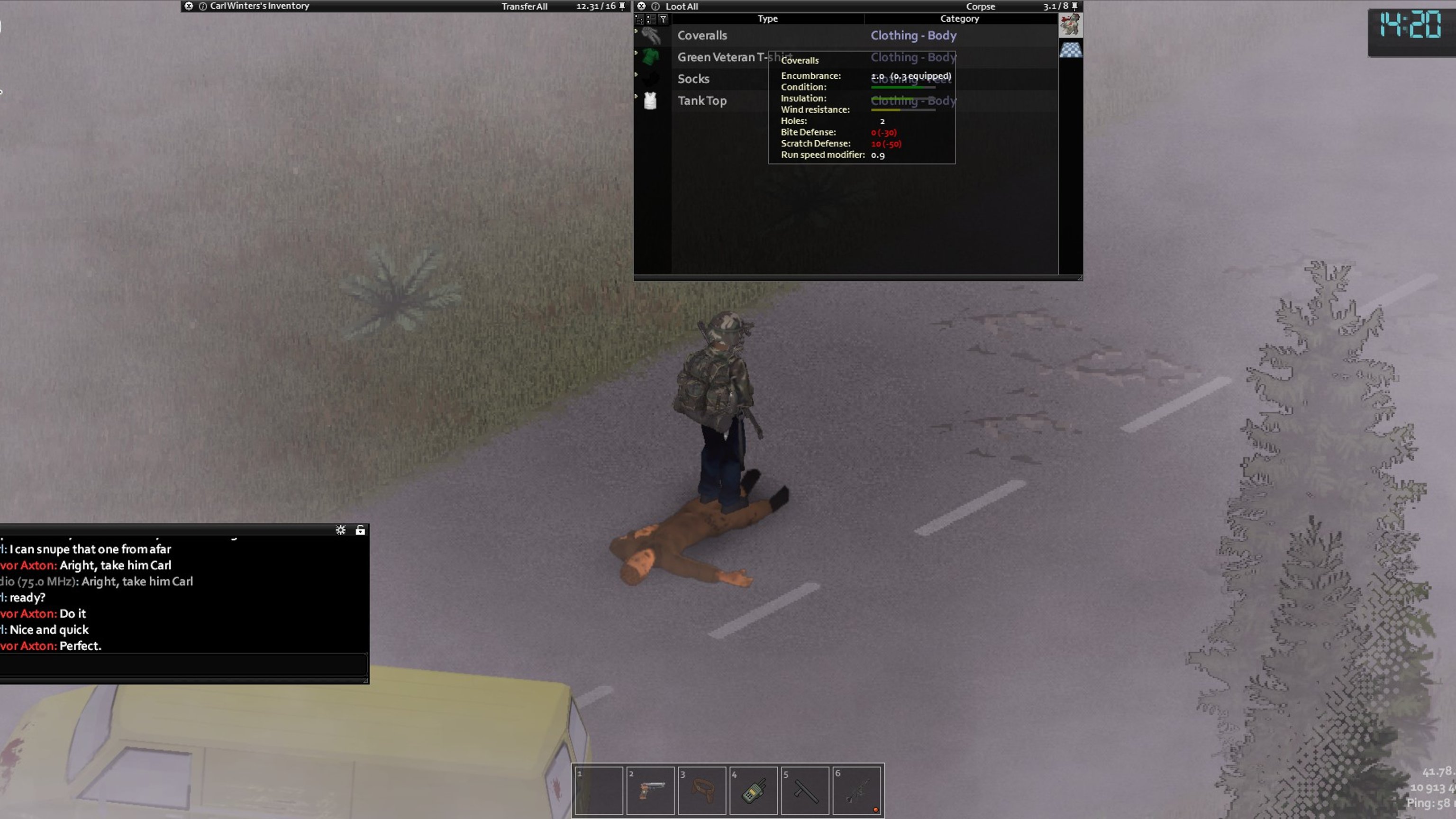Transfer all items from Carl's inventory
This screenshot has height=819, width=1456.
tap(524, 6)
